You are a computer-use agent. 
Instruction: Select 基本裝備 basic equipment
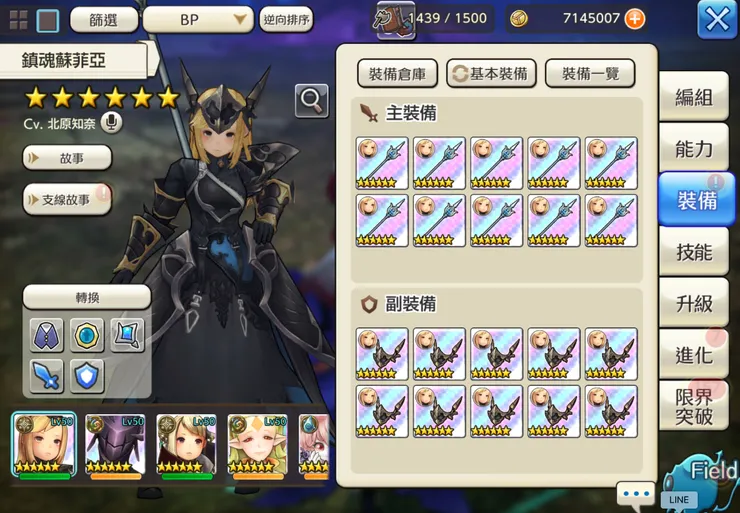point(491,73)
